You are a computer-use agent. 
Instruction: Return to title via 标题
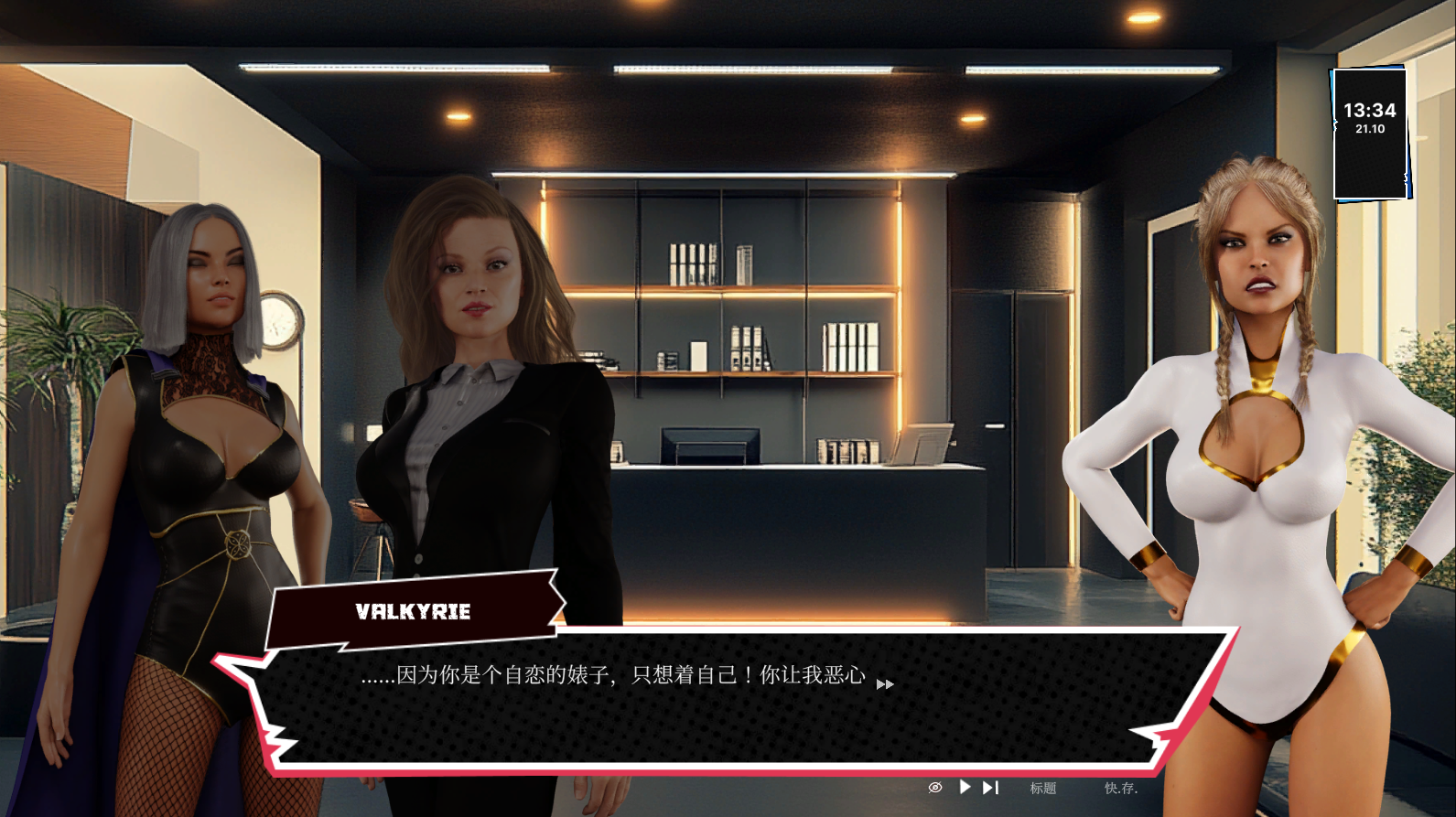click(1042, 788)
